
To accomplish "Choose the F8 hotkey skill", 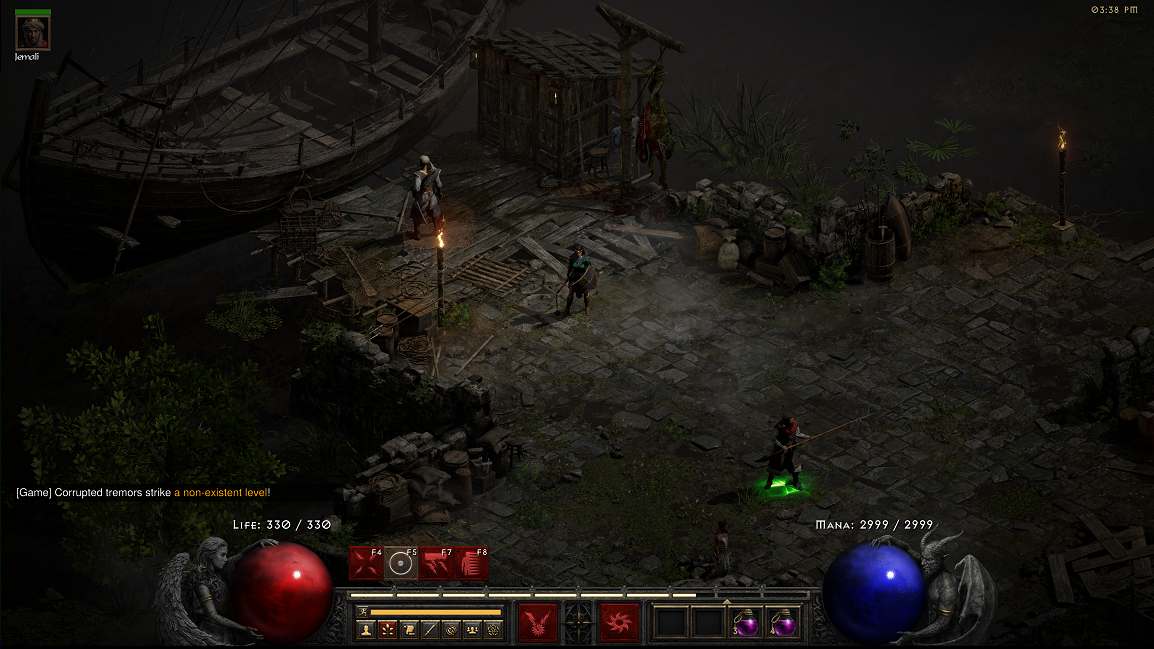I will point(472,564).
